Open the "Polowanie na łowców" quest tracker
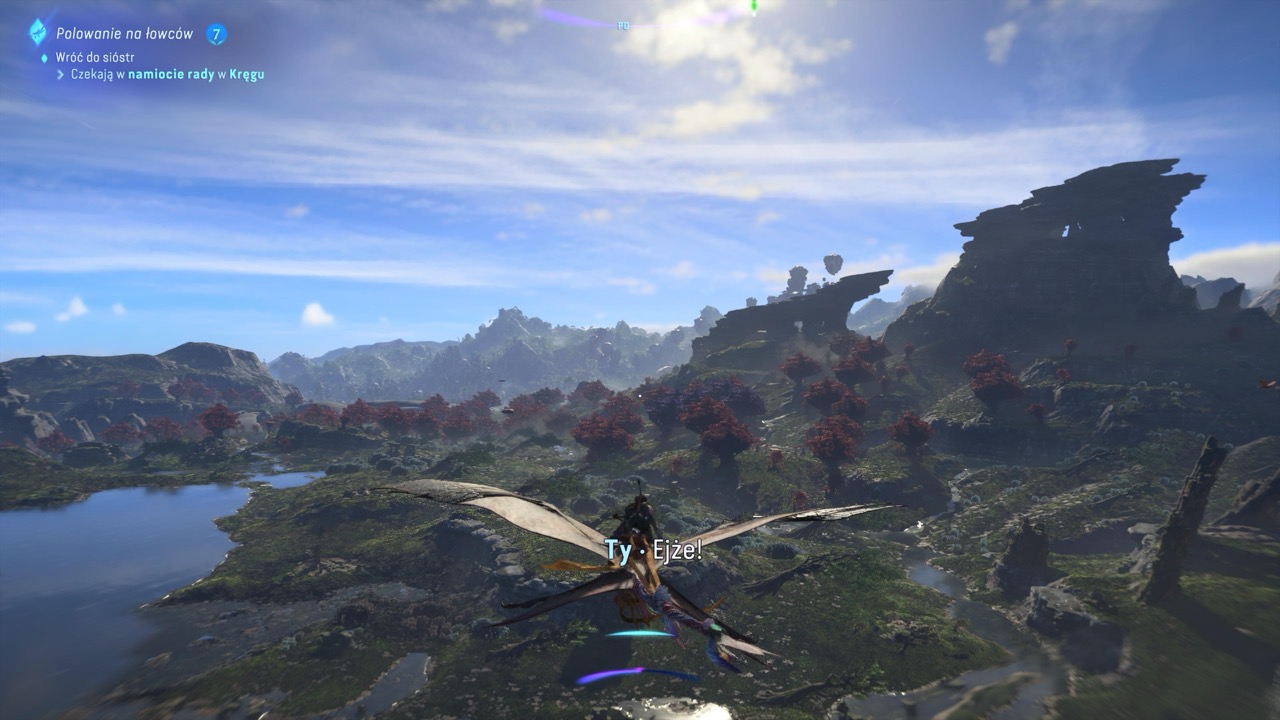This screenshot has height=720, width=1280. tap(124, 34)
